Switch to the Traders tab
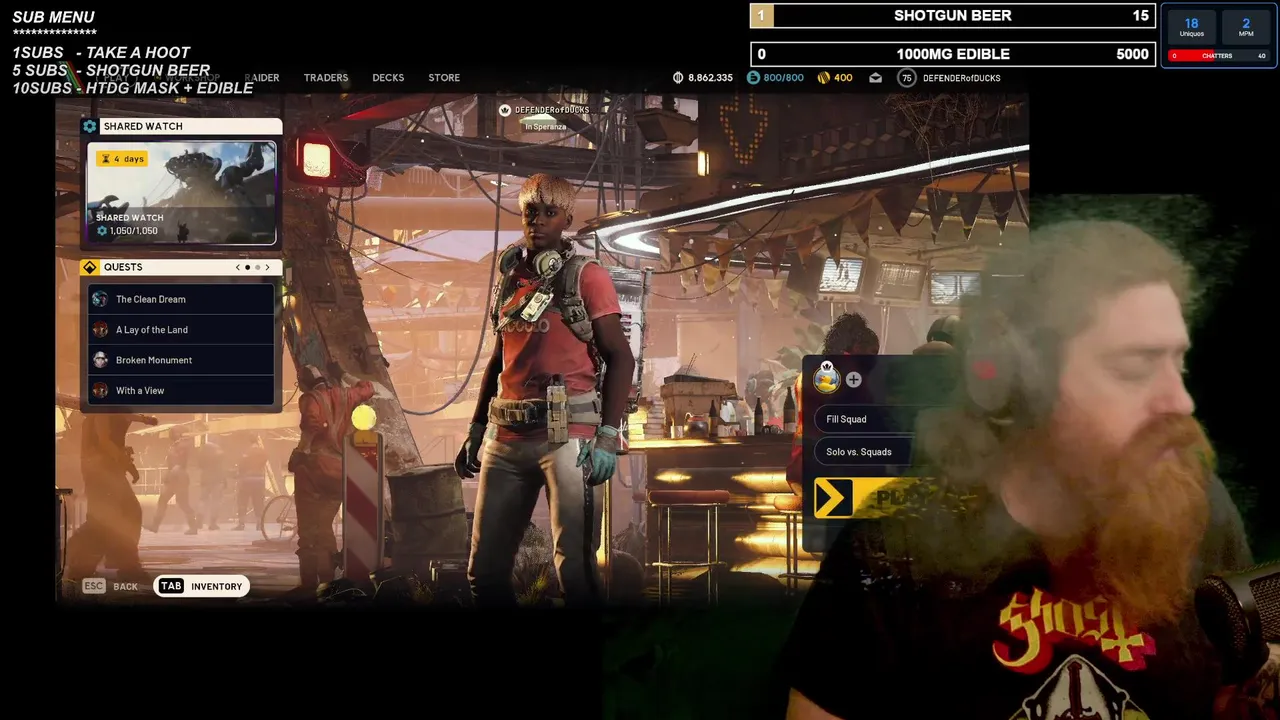This screenshot has height=720, width=1280. coord(326,78)
